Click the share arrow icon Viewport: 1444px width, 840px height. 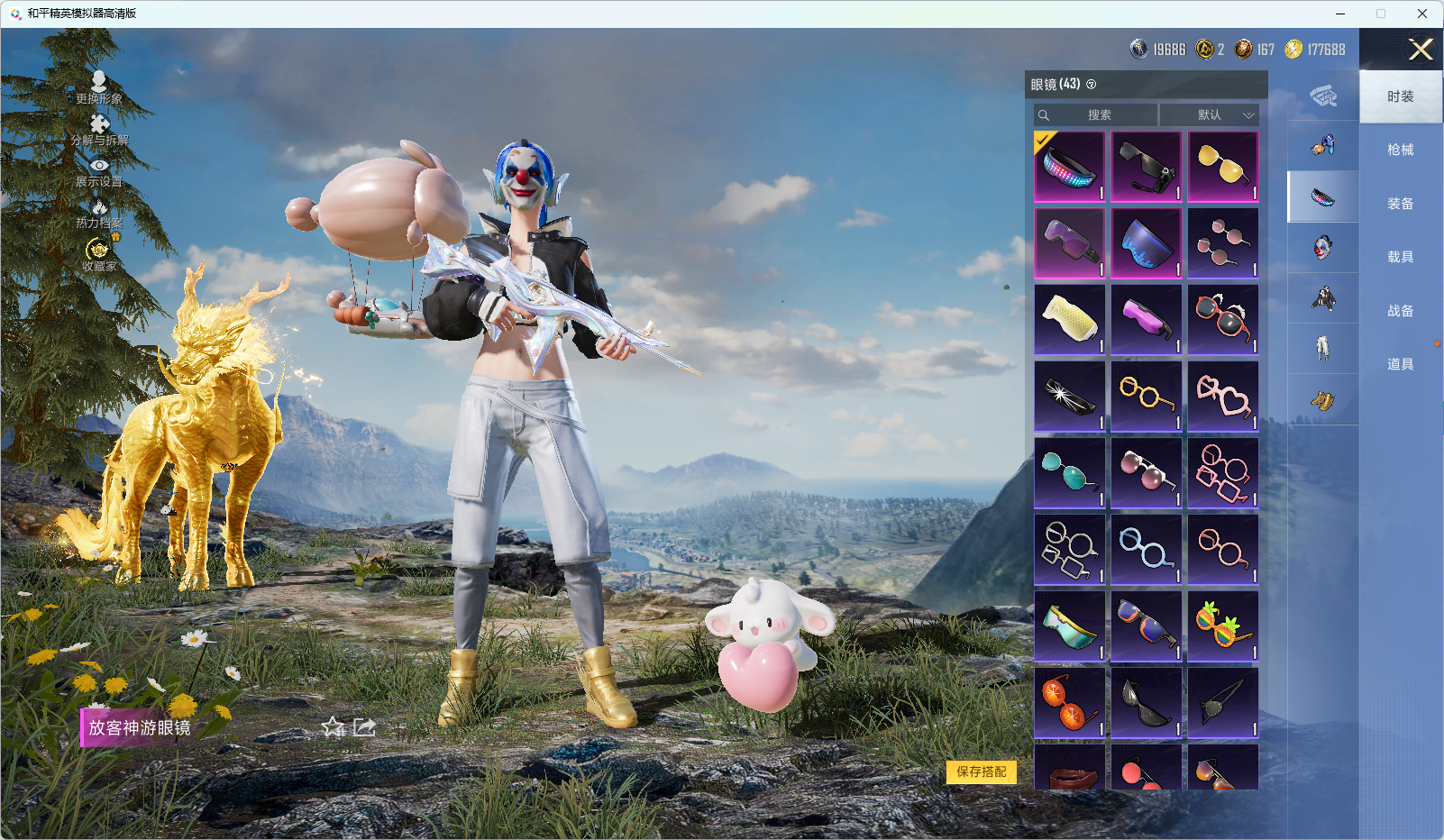pyautogui.click(x=364, y=726)
